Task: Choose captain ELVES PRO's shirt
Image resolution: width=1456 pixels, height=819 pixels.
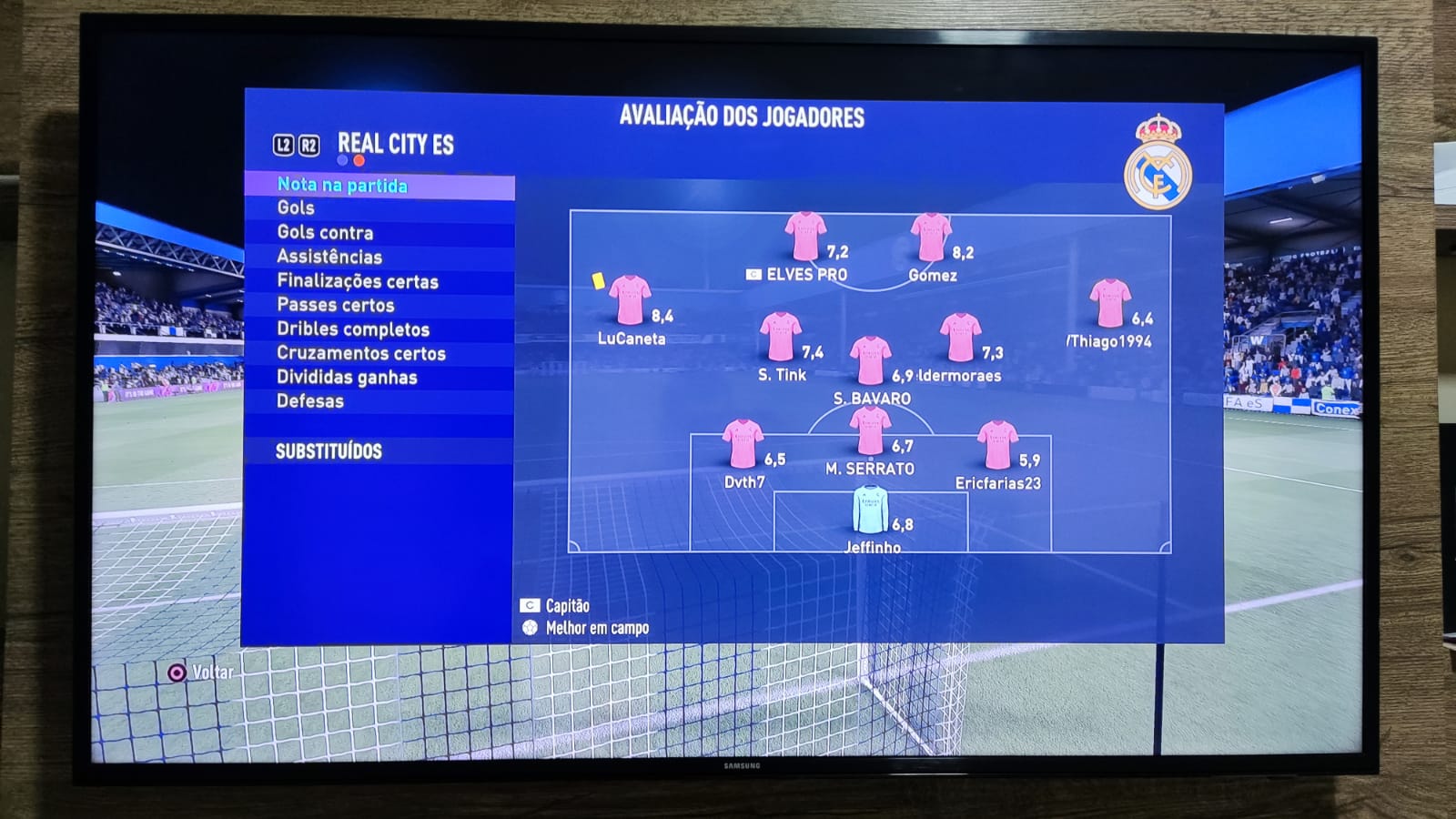Action: pos(805,237)
